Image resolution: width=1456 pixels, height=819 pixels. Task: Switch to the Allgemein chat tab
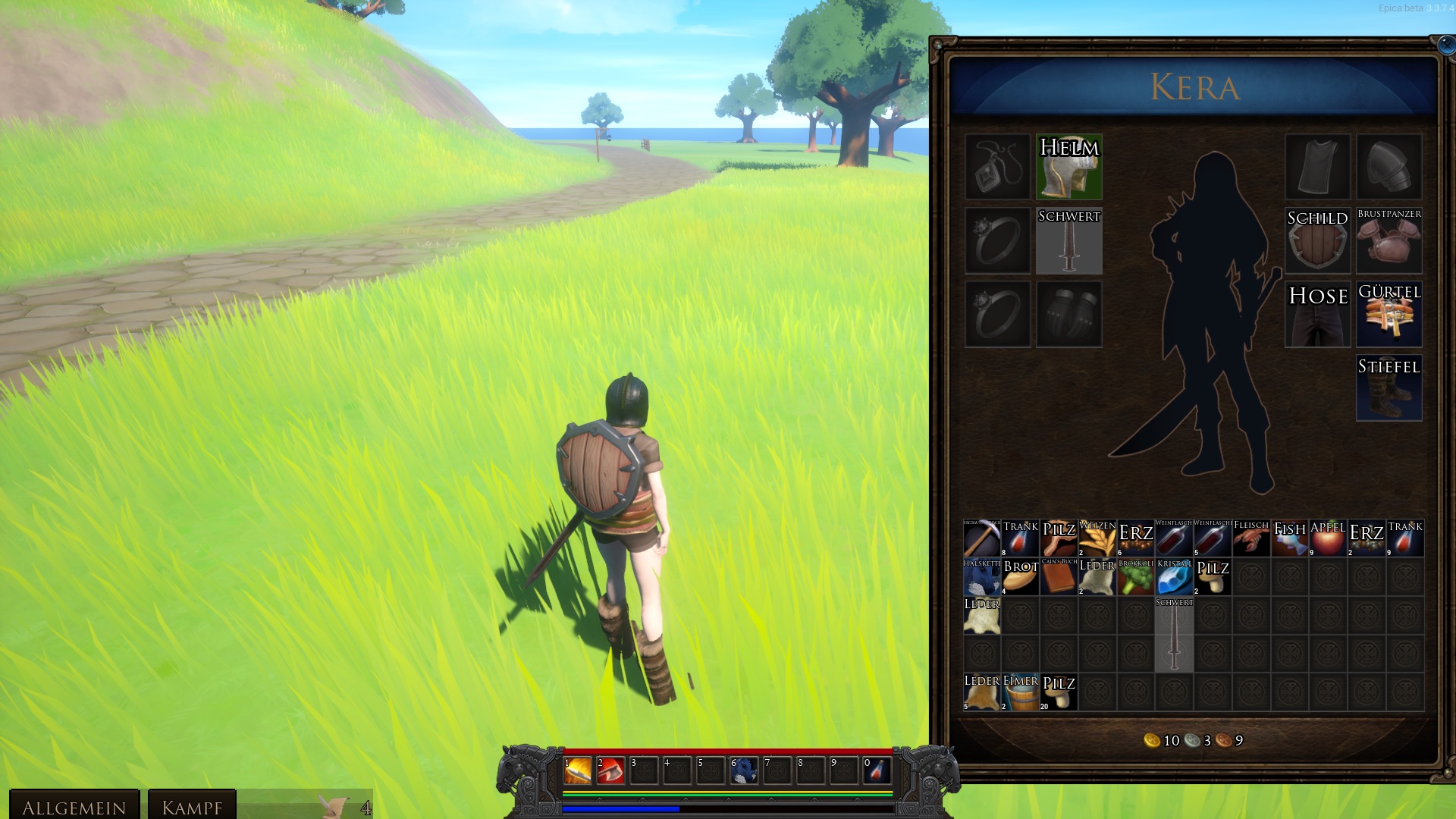click(74, 806)
